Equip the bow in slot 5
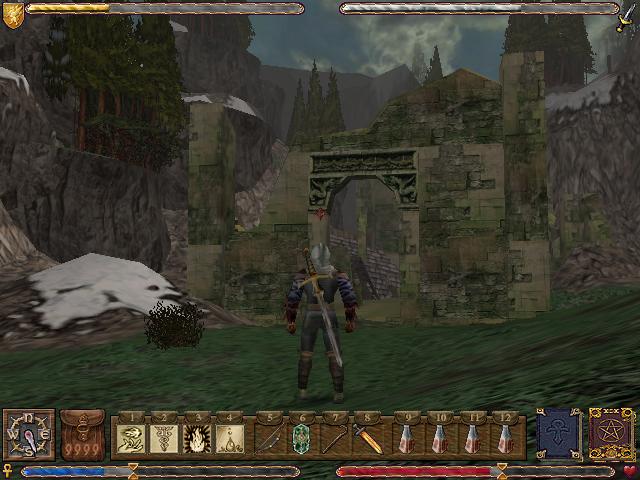This screenshot has height=480, width=640. [268, 437]
